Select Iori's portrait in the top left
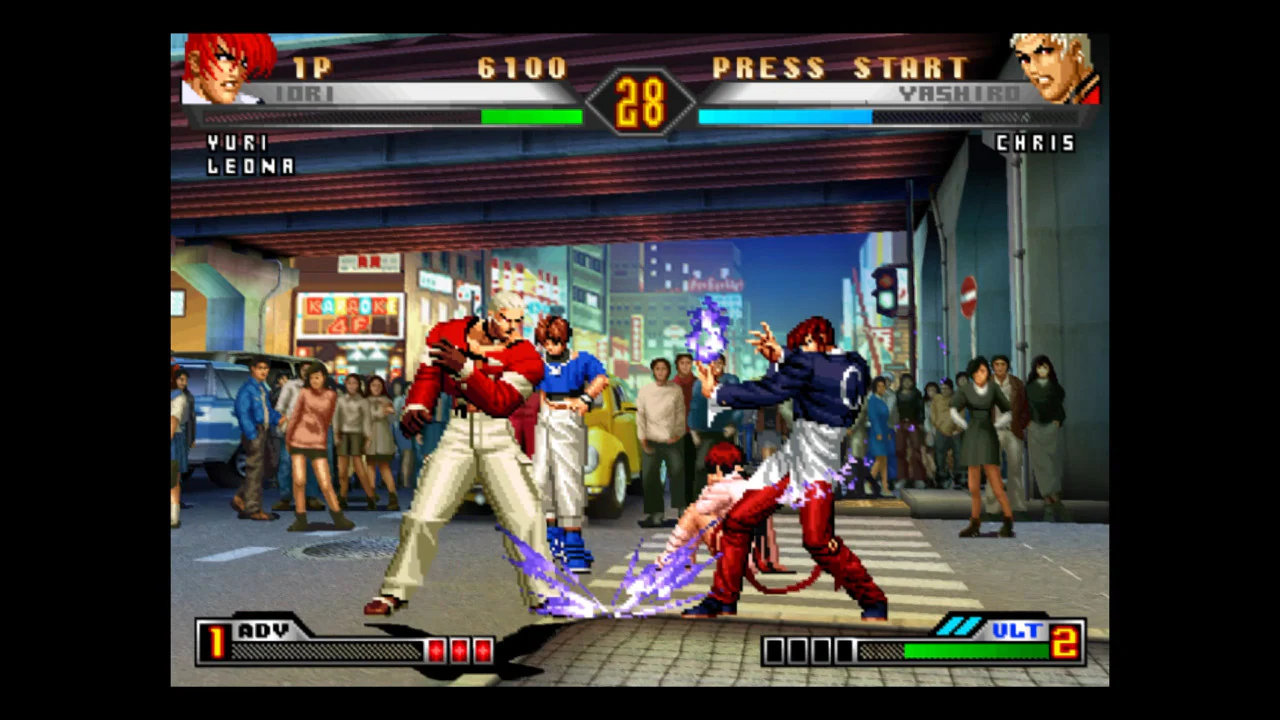Screen dimensions: 1280x720 228,70
